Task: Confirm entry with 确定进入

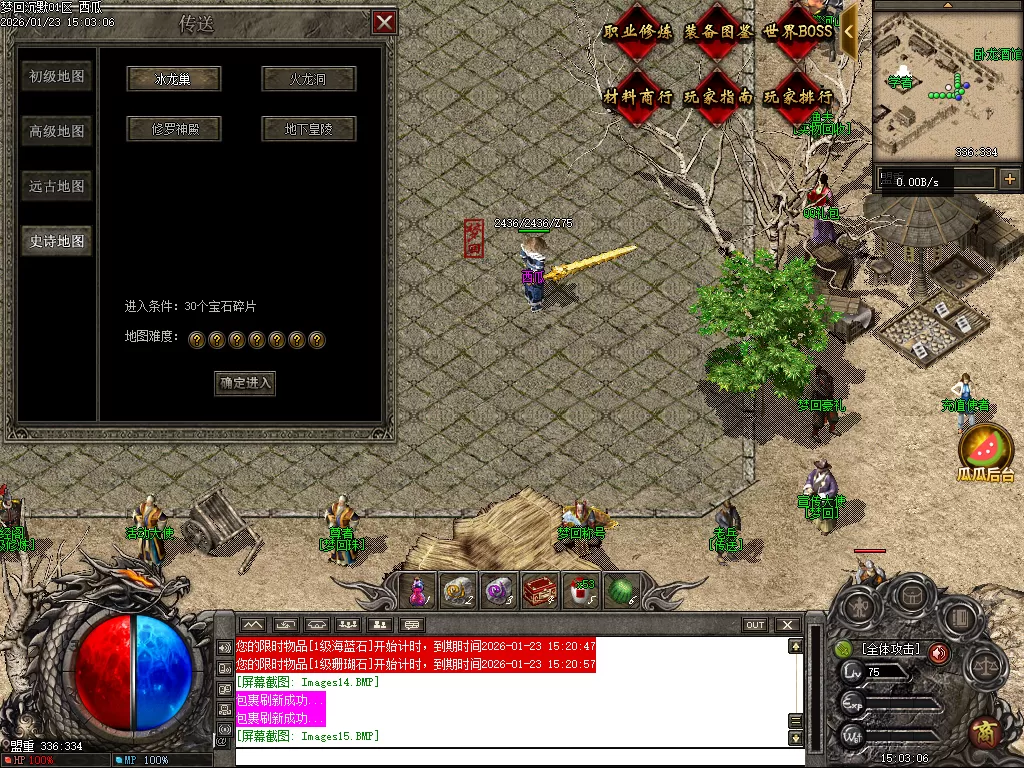Action: point(245,383)
